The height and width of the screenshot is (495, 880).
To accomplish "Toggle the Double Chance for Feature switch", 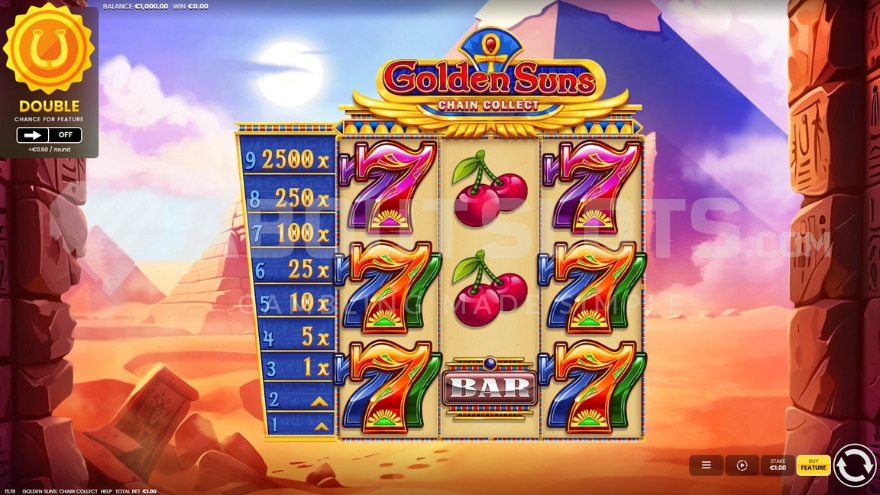I will 49,135.
